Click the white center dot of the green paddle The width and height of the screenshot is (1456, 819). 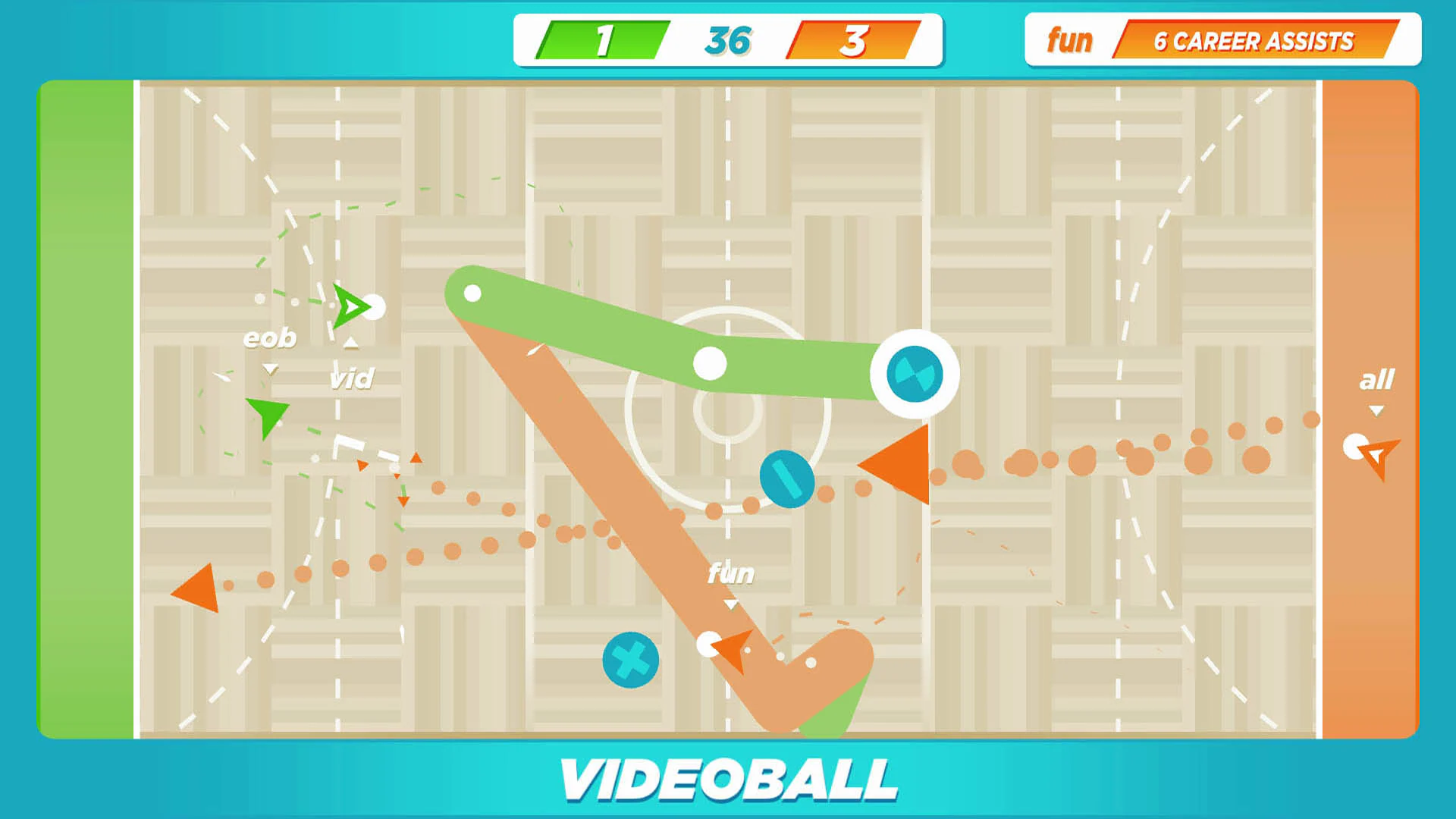coord(709,362)
